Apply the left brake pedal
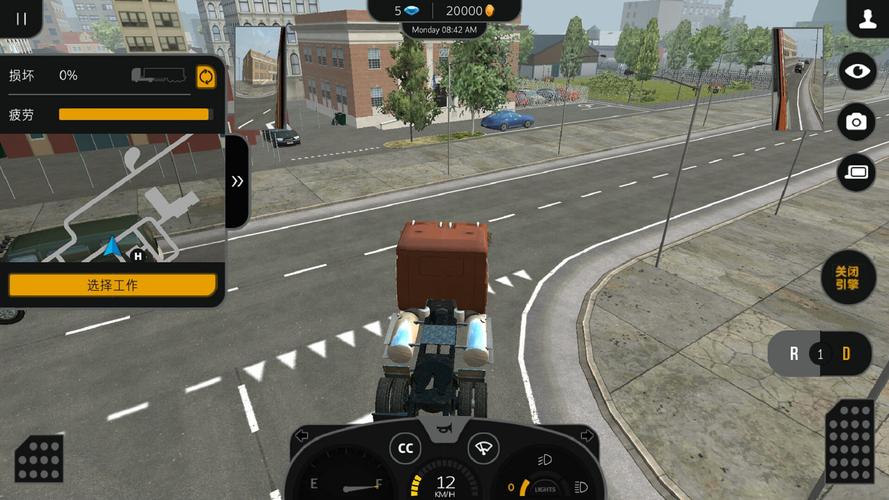This screenshot has width=889, height=500. pyautogui.click(x=39, y=458)
